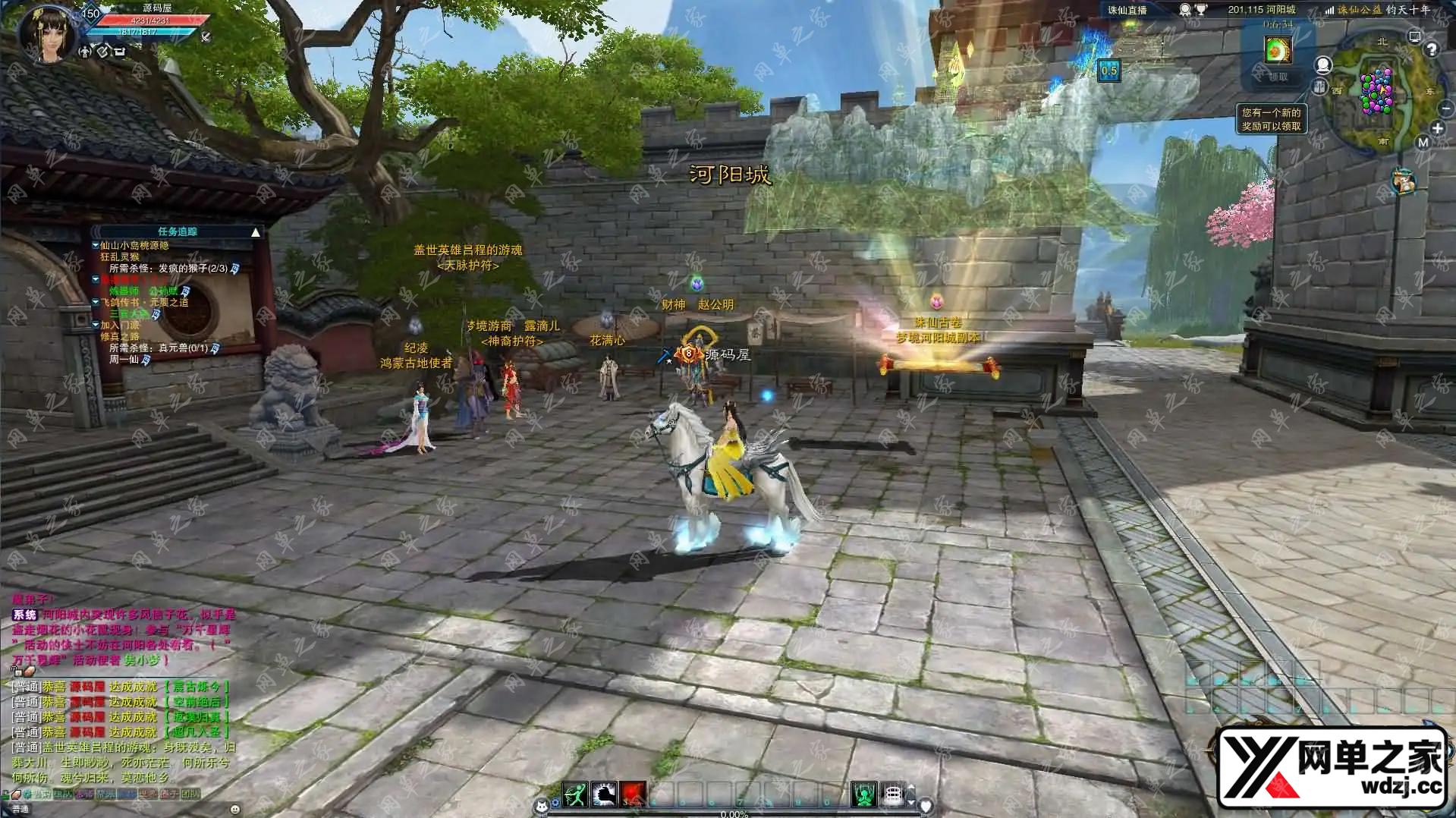Click the trophy icon in top bar
This screenshot has width=1456, height=818.
click(1201, 10)
